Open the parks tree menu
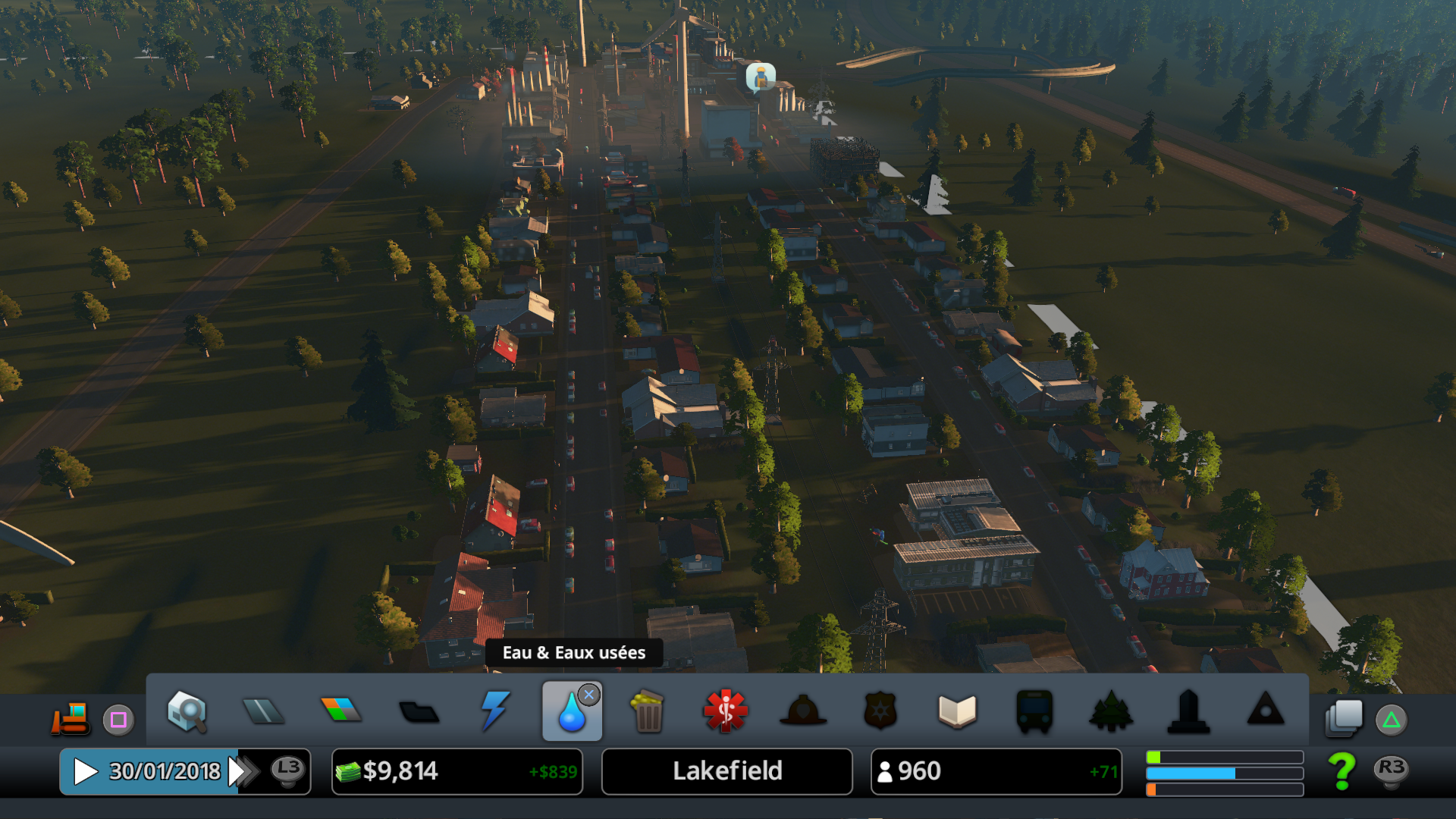This screenshot has height=819, width=1456. (x=1111, y=711)
